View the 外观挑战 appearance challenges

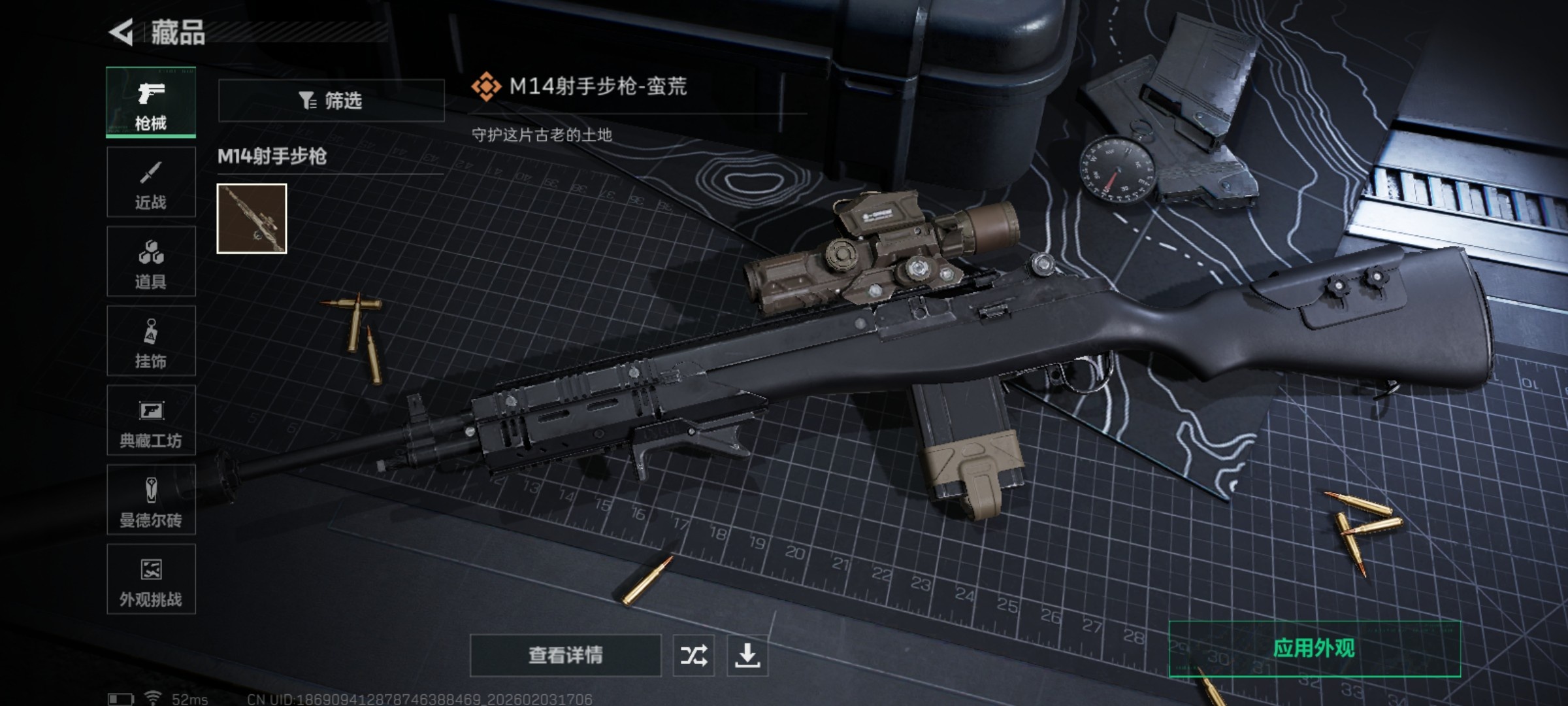pyautogui.click(x=151, y=580)
